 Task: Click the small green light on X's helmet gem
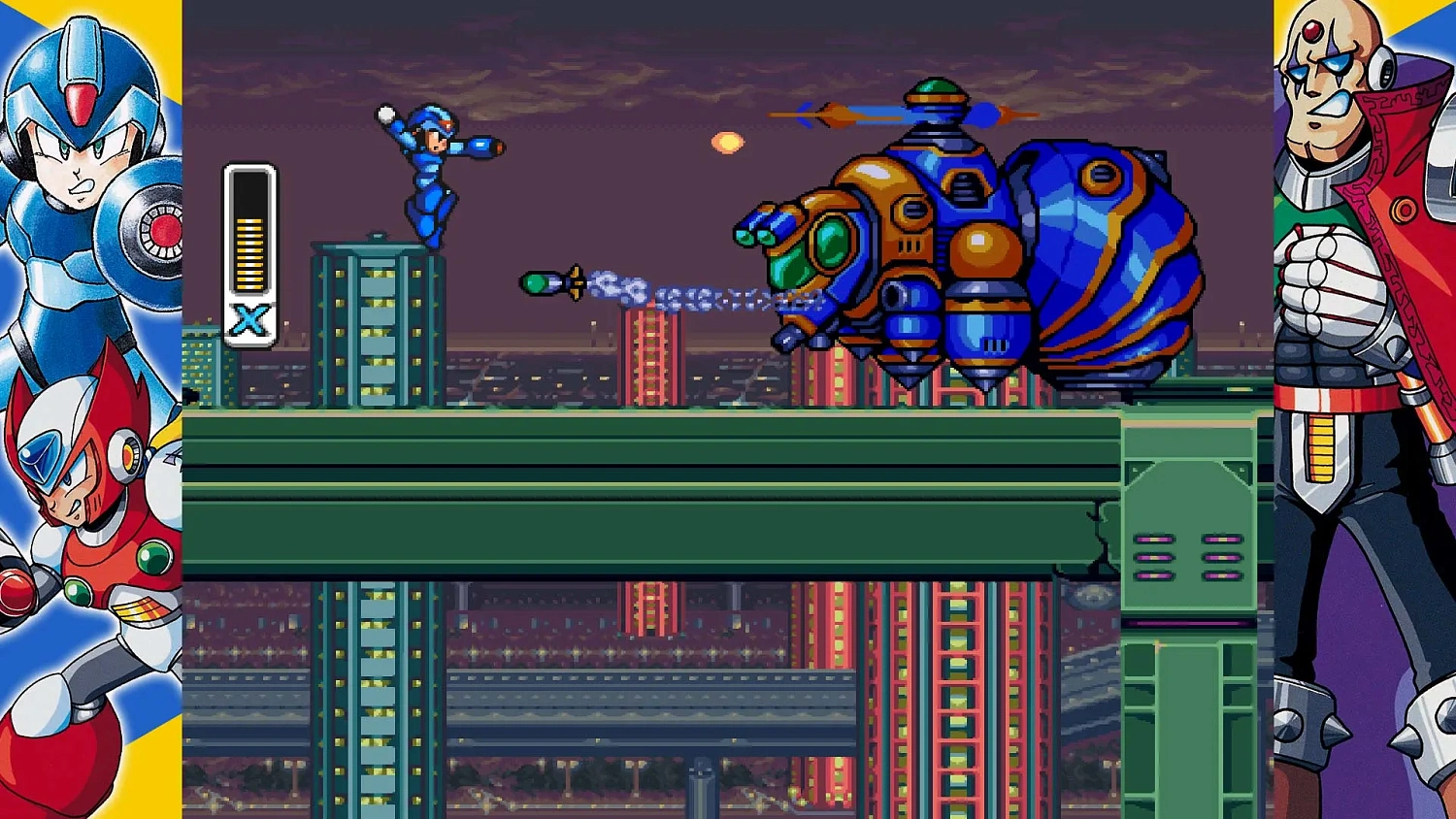pyautogui.click(x=446, y=124)
